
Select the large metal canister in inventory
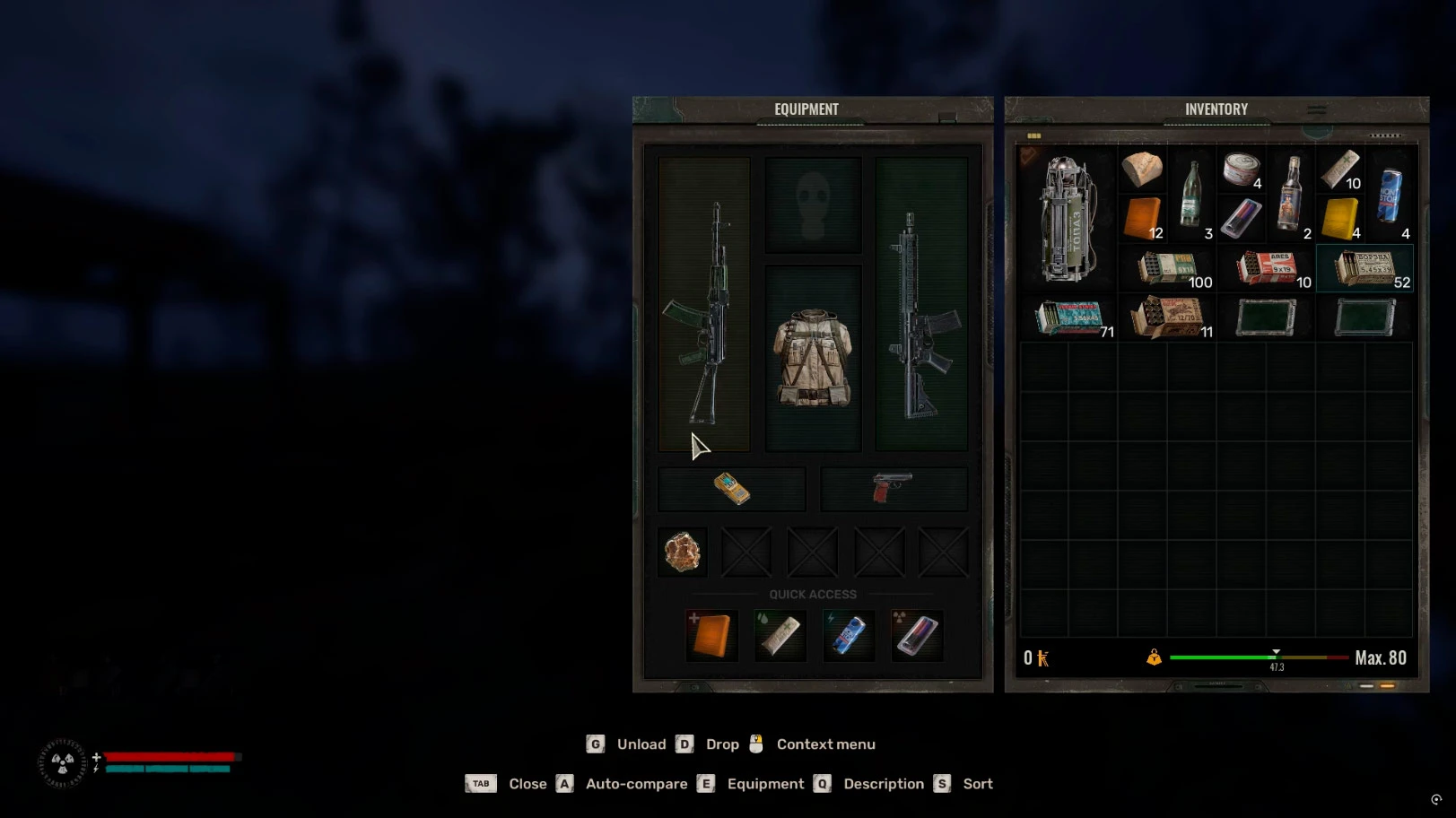pos(1068,218)
